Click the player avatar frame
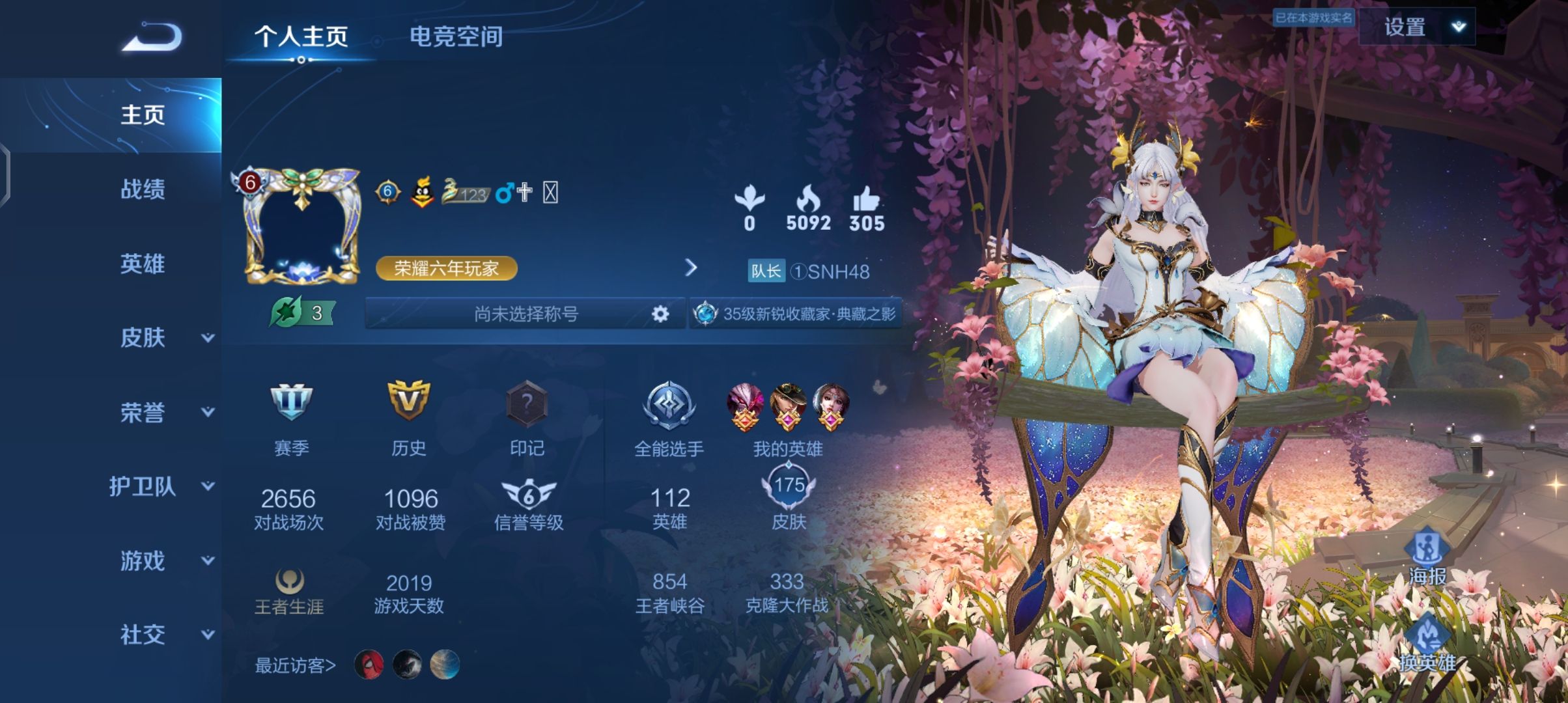This screenshot has height=703, width=1568. [x=301, y=227]
